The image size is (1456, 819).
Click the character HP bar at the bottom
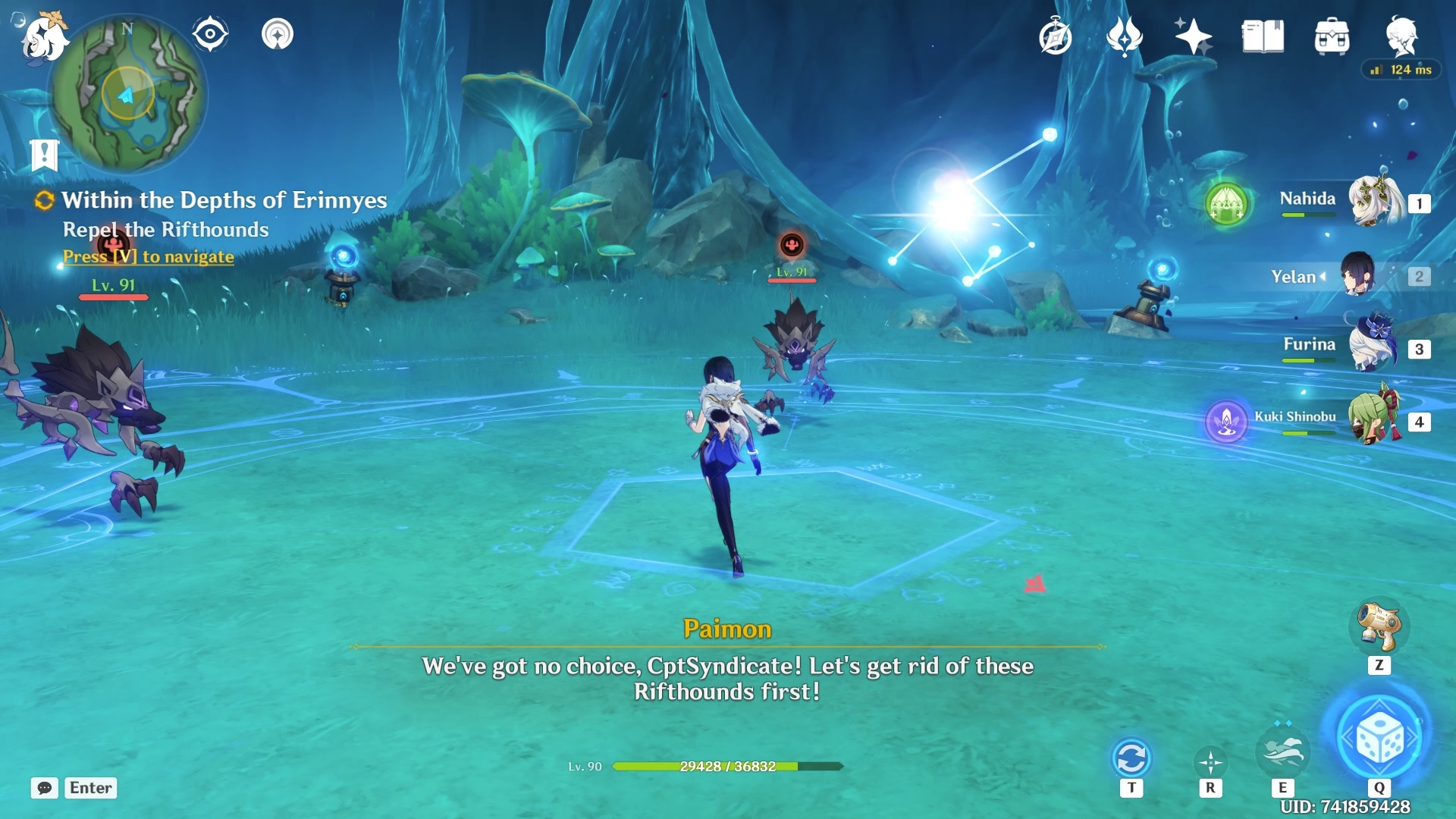click(726, 766)
